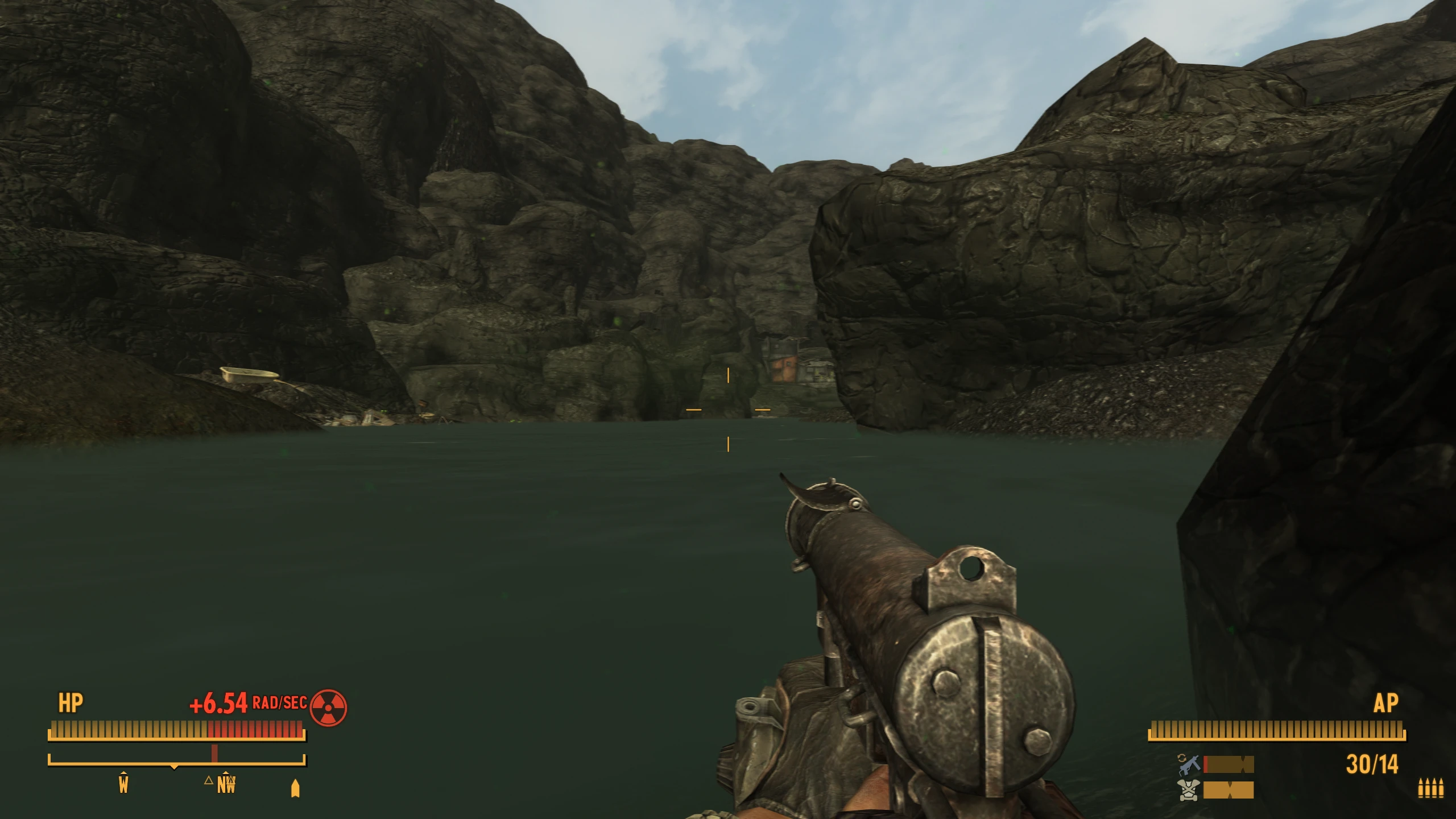Select the weapon condition gun icon
The width and height of the screenshot is (1456, 819).
pyautogui.click(x=1189, y=764)
